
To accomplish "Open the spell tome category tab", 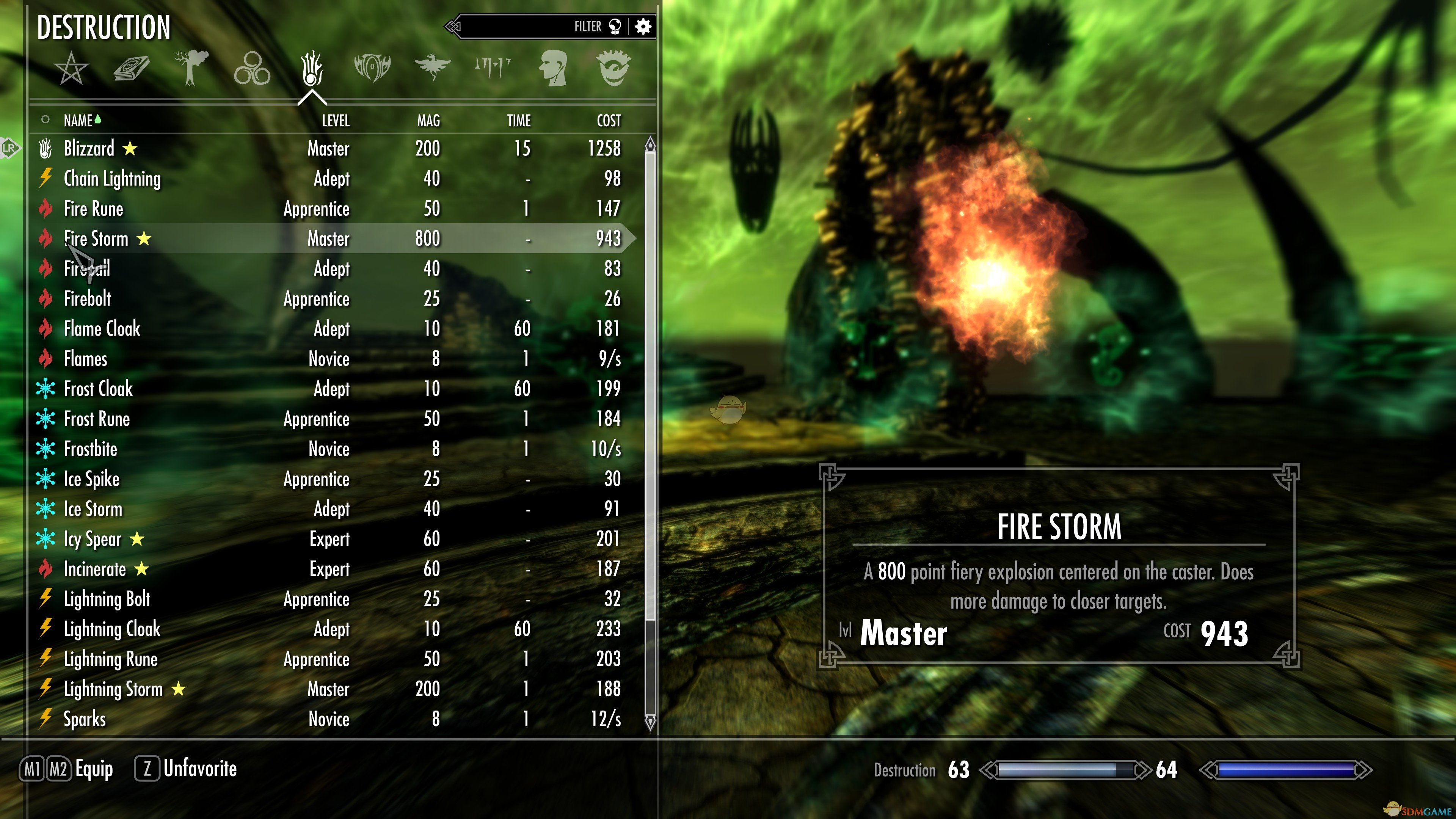I will point(132,68).
